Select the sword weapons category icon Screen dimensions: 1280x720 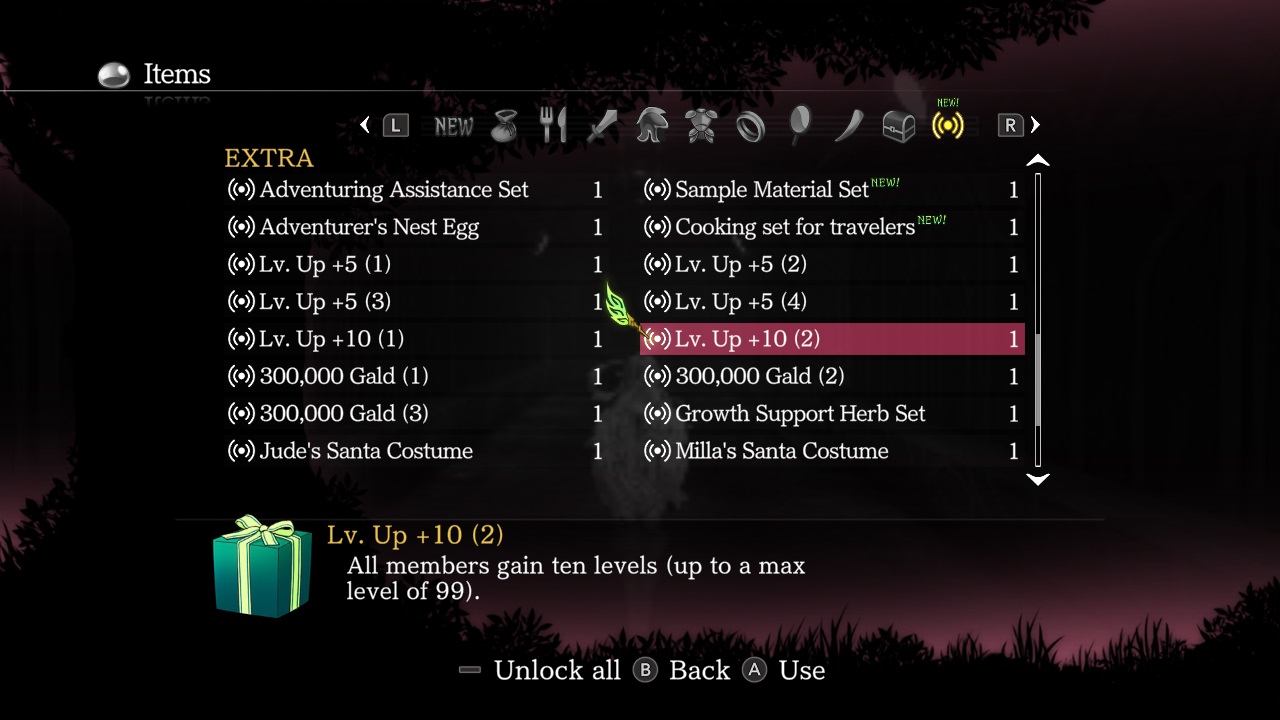[602, 124]
